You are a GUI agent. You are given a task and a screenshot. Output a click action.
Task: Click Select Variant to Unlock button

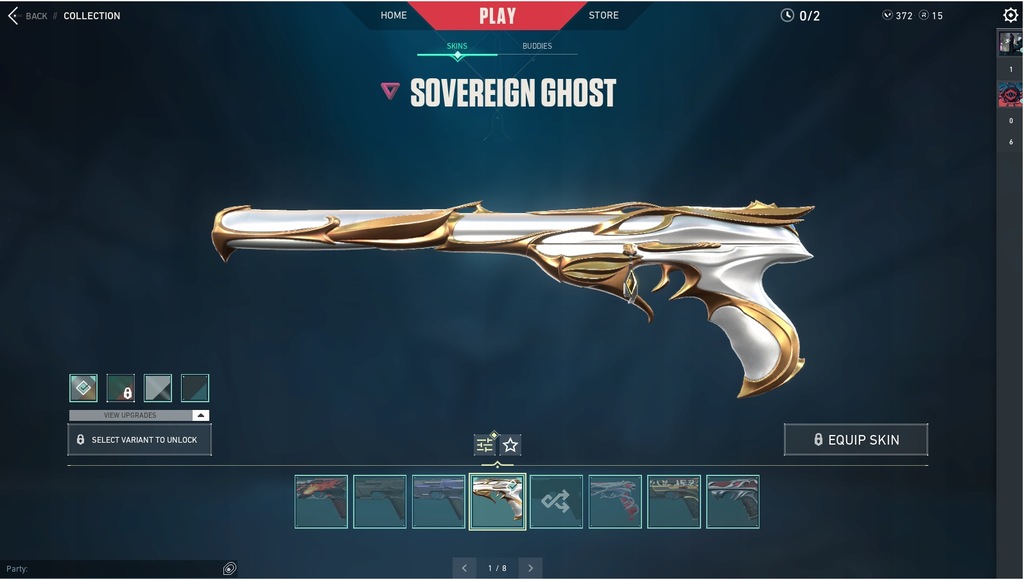[139, 440]
